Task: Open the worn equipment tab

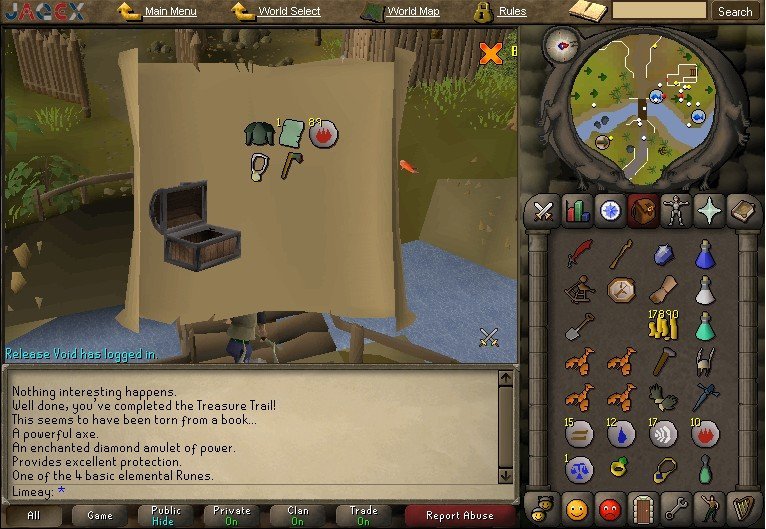Action: click(x=676, y=211)
